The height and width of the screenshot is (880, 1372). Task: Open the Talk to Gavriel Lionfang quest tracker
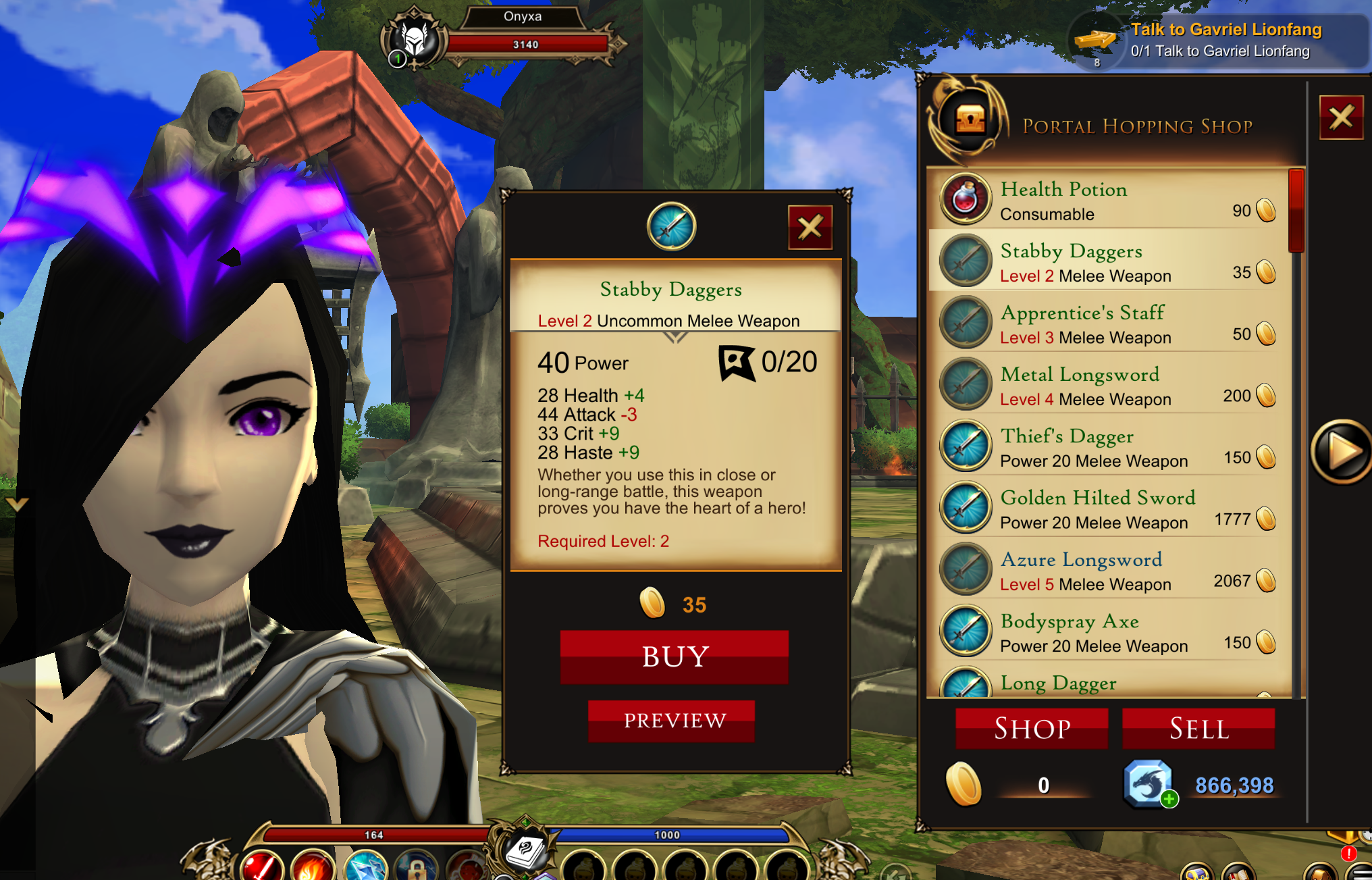[1215, 41]
